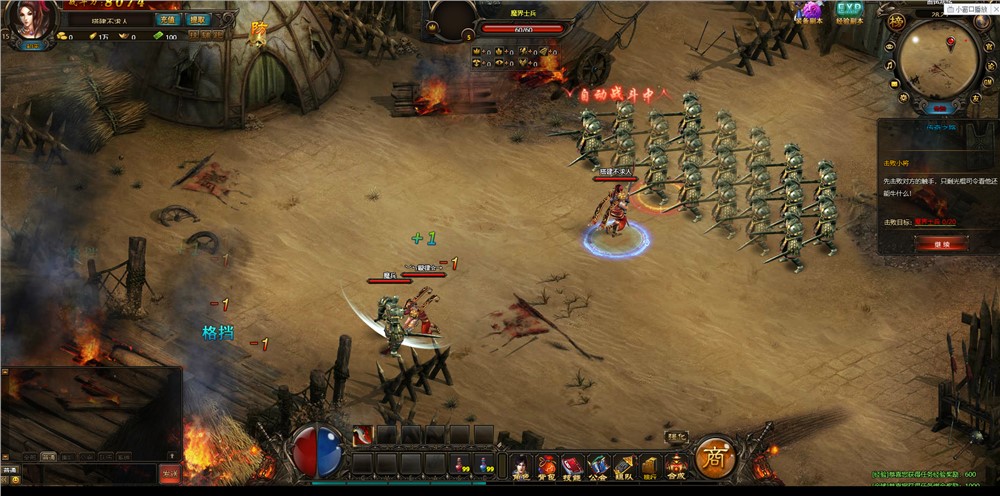
Task: Open the 充值 recharge button
Action: click(167, 19)
